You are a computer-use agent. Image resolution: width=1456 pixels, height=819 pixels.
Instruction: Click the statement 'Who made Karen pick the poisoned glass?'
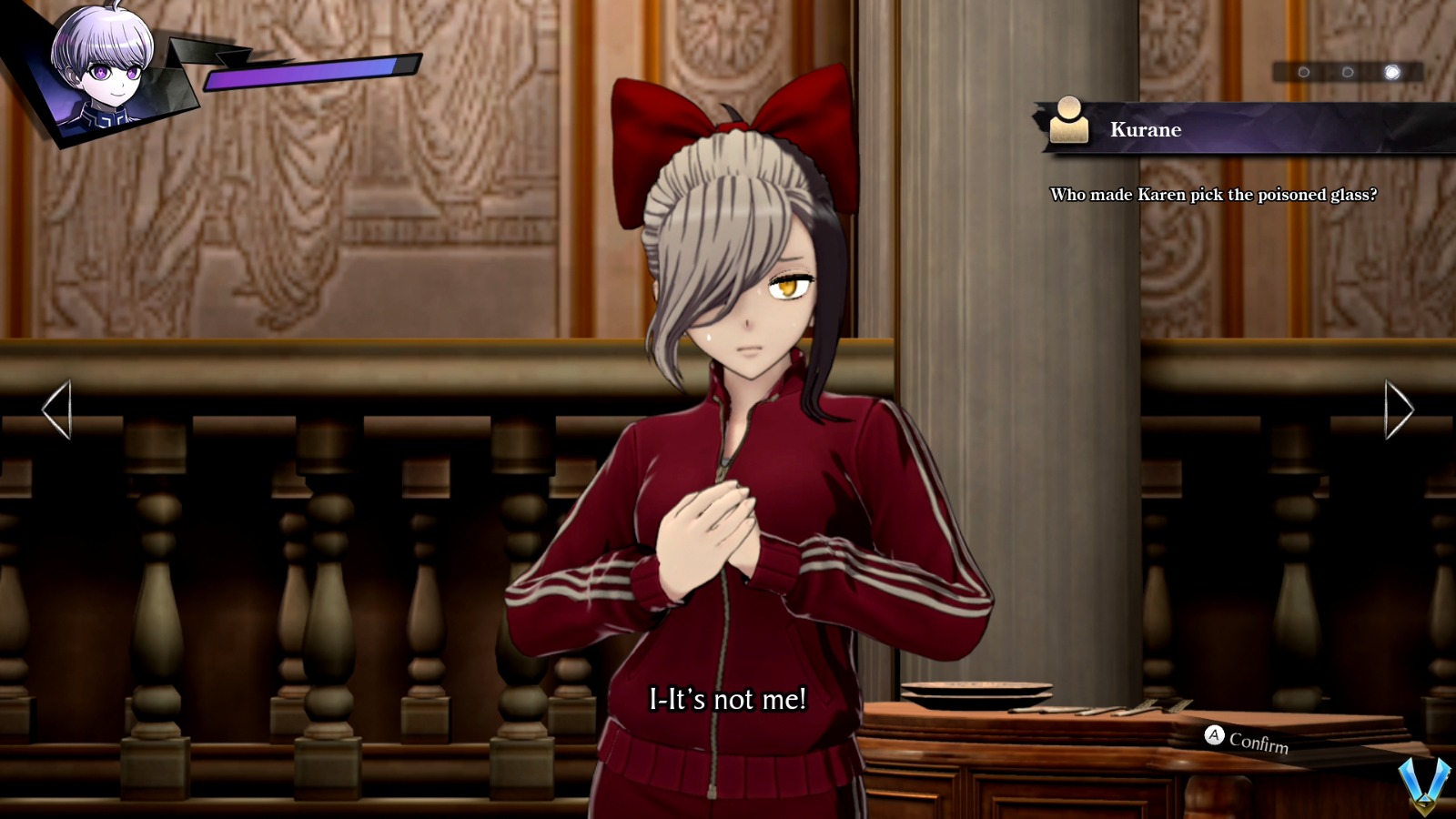[1212, 192]
